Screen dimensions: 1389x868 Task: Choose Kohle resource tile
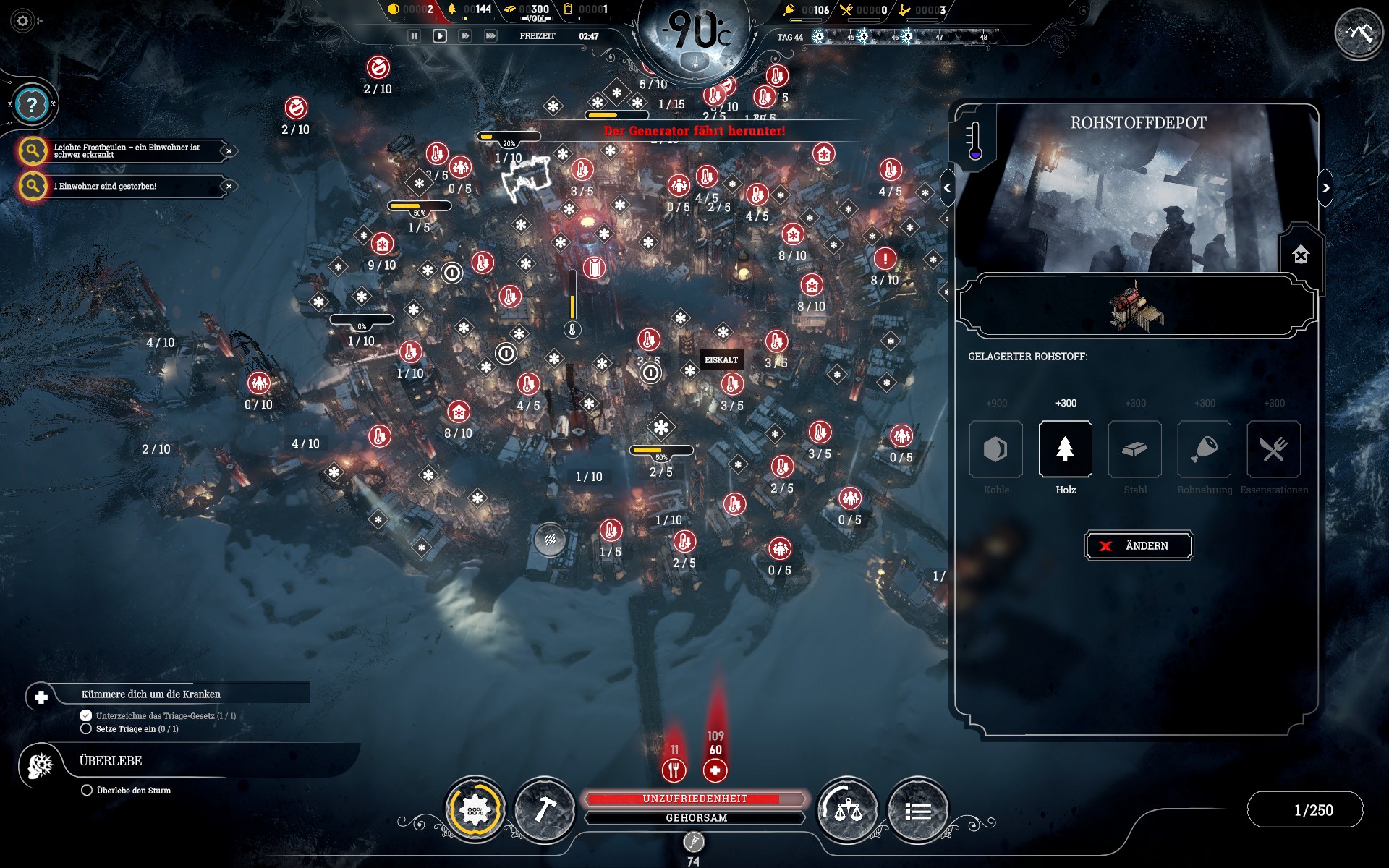995,449
